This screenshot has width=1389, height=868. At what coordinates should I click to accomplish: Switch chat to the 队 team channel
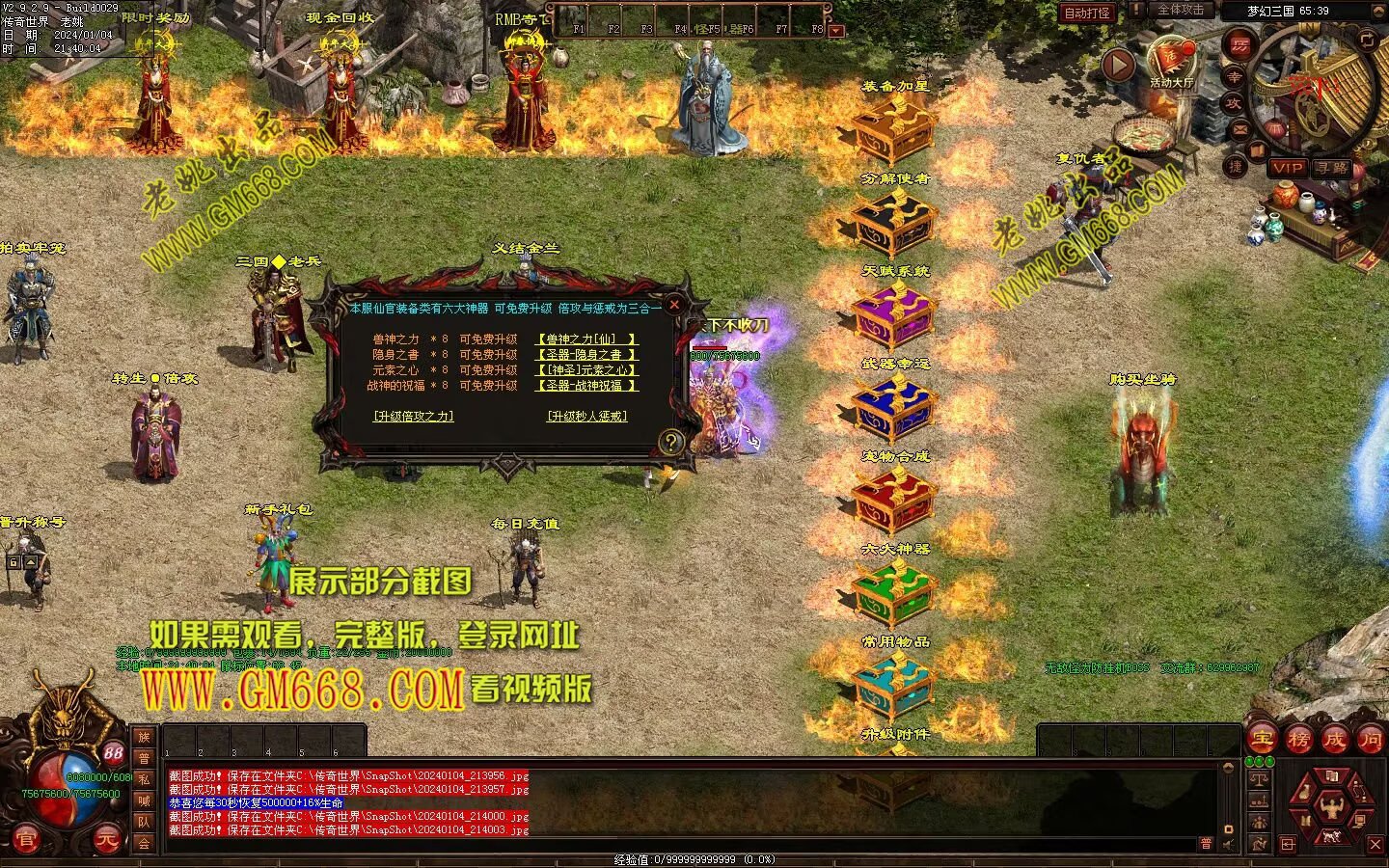click(144, 822)
